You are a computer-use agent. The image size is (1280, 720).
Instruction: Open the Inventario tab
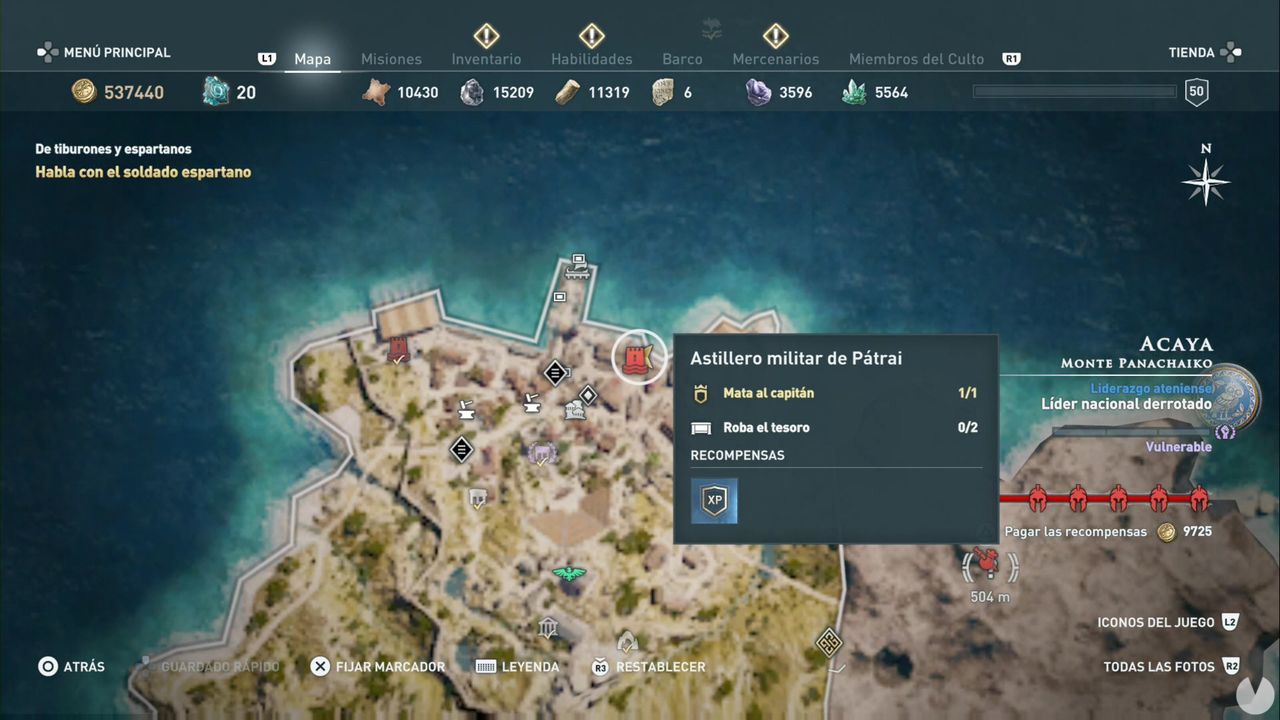[486, 59]
